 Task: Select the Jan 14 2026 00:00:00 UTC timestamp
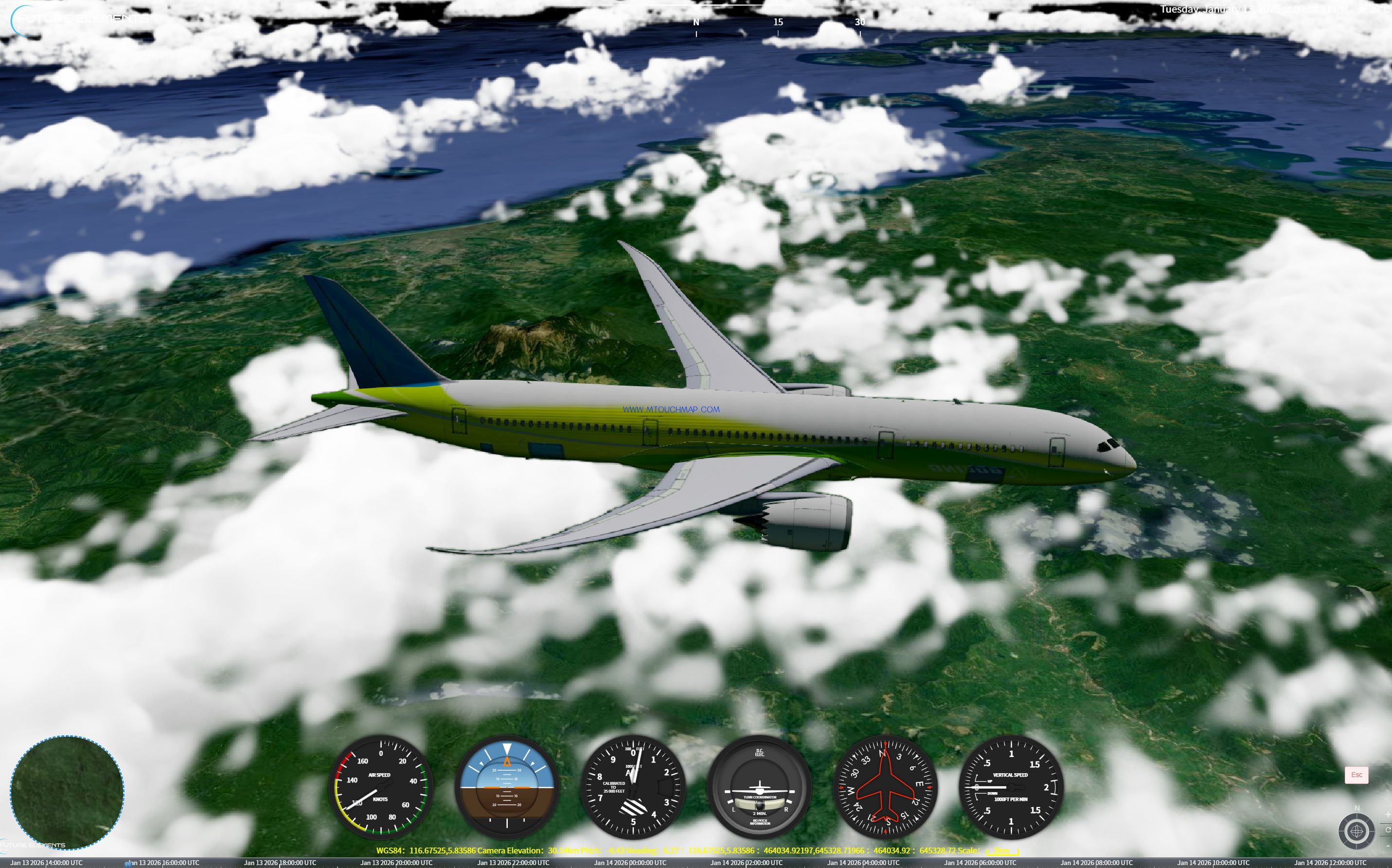click(x=630, y=863)
